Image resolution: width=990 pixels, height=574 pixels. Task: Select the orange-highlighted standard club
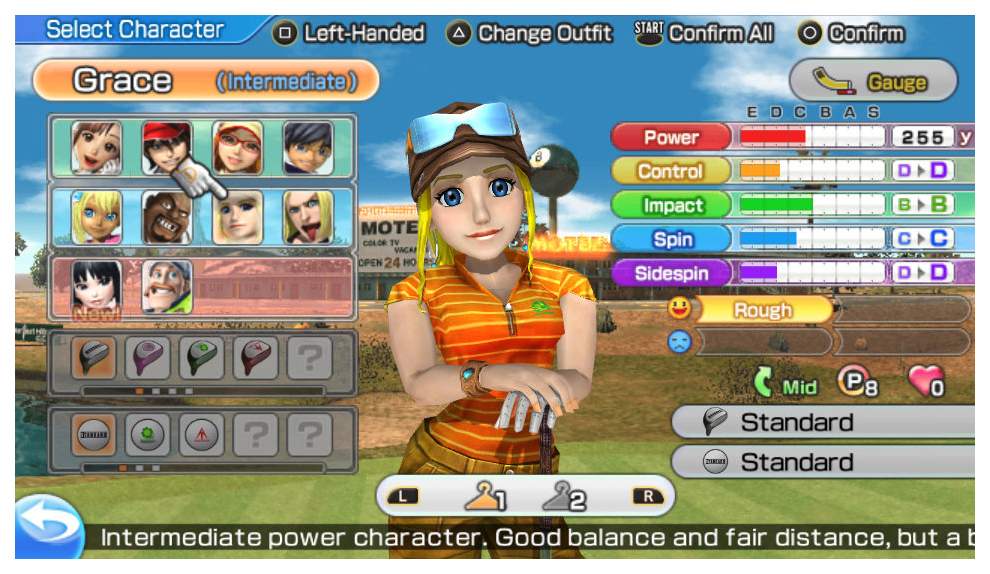(97, 359)
